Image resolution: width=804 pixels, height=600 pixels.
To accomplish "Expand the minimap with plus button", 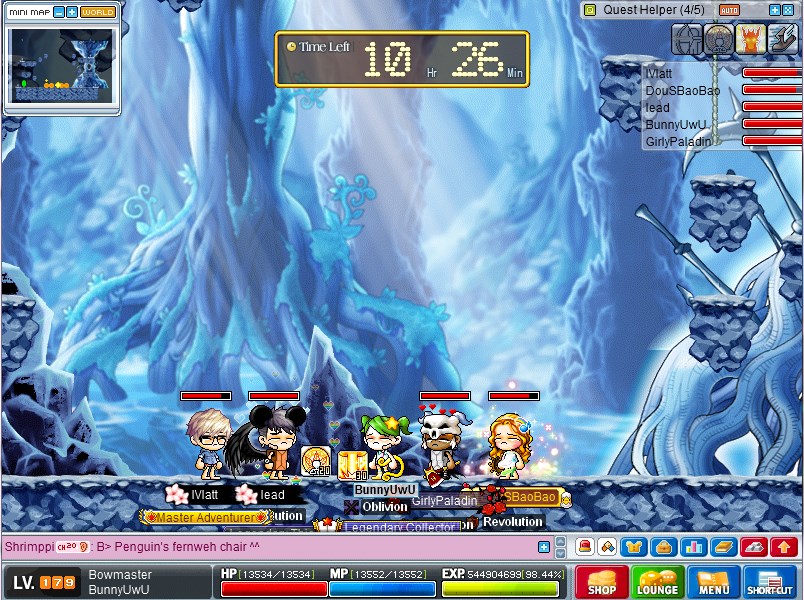I will tap(72, 12).
